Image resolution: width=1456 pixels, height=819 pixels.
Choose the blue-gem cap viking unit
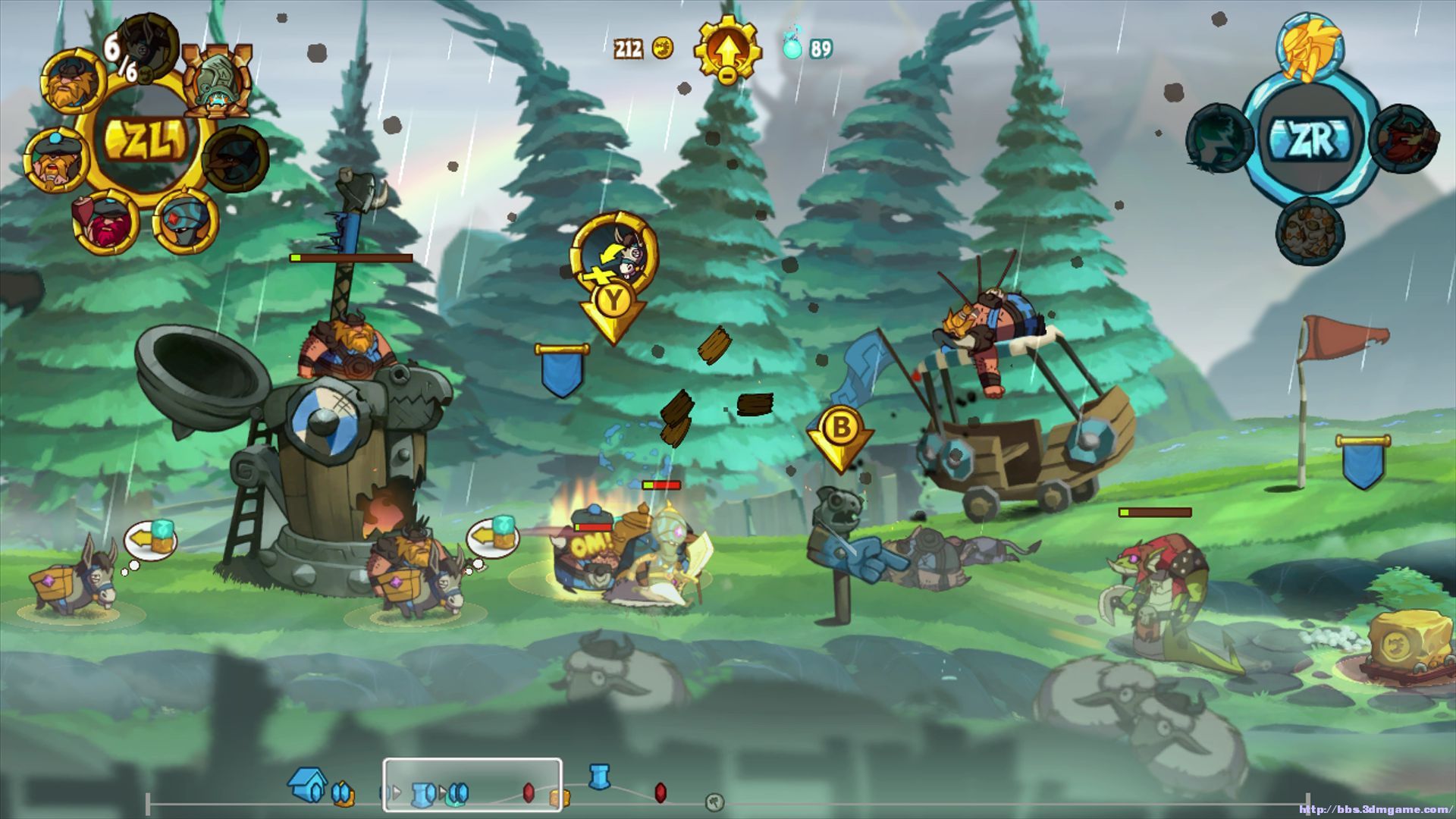click(55, 161)
